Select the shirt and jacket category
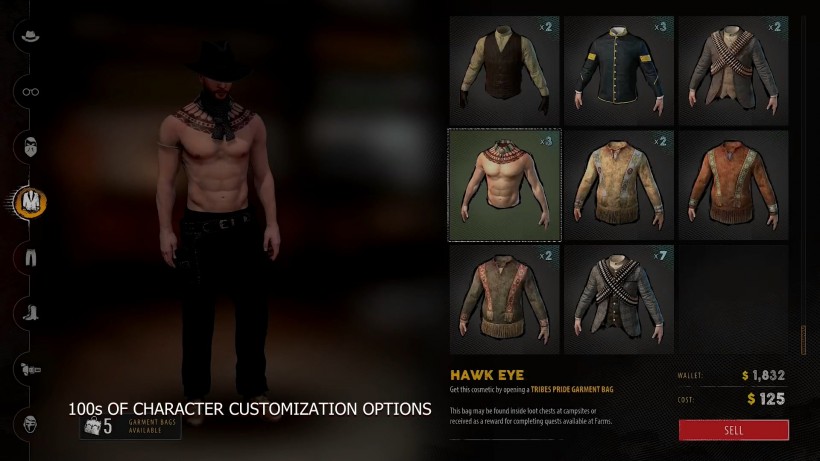This screenshot has width=820, height=461. [x=30, y=202]
